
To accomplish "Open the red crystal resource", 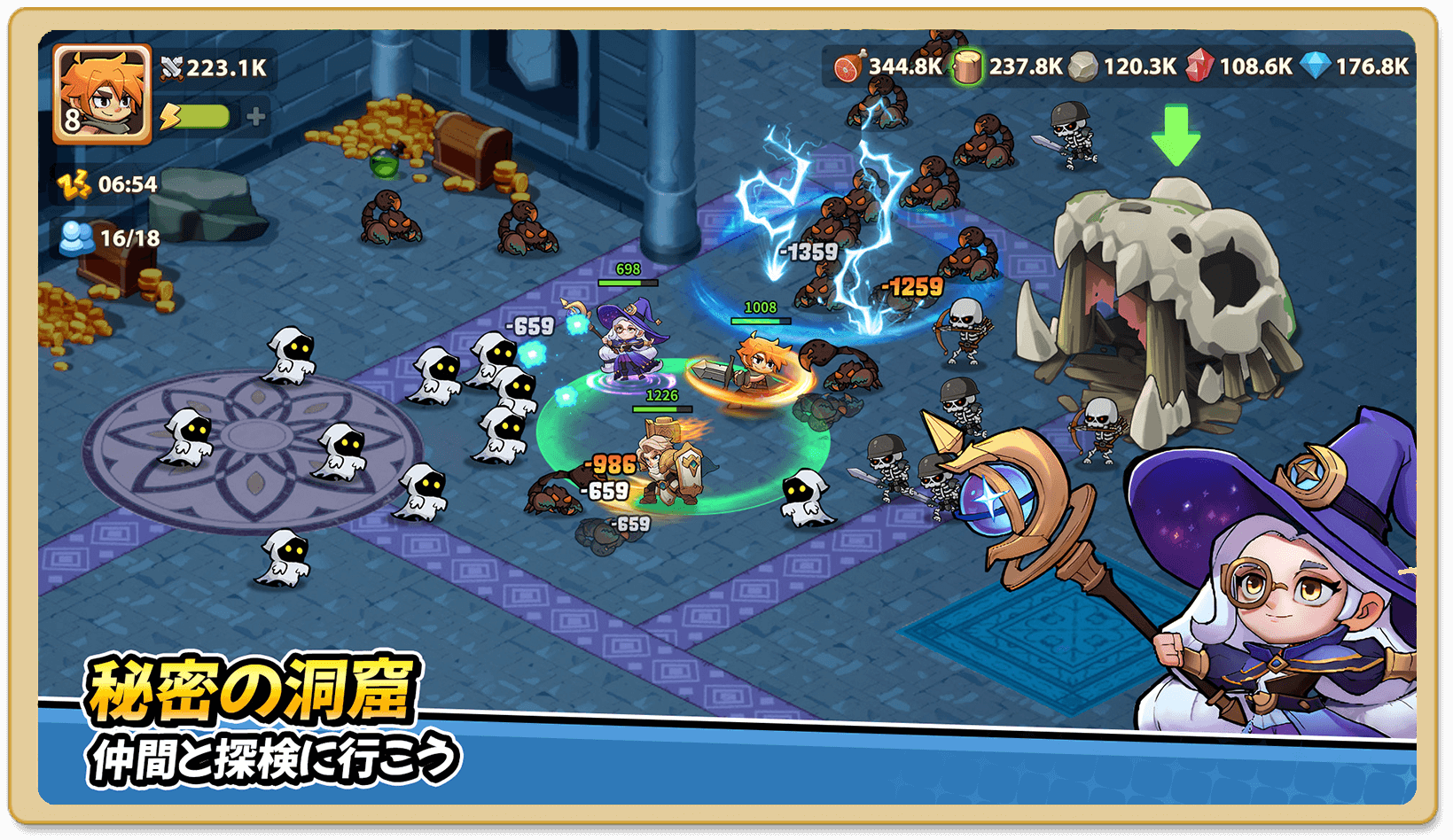I will (x=1199, y=66).
